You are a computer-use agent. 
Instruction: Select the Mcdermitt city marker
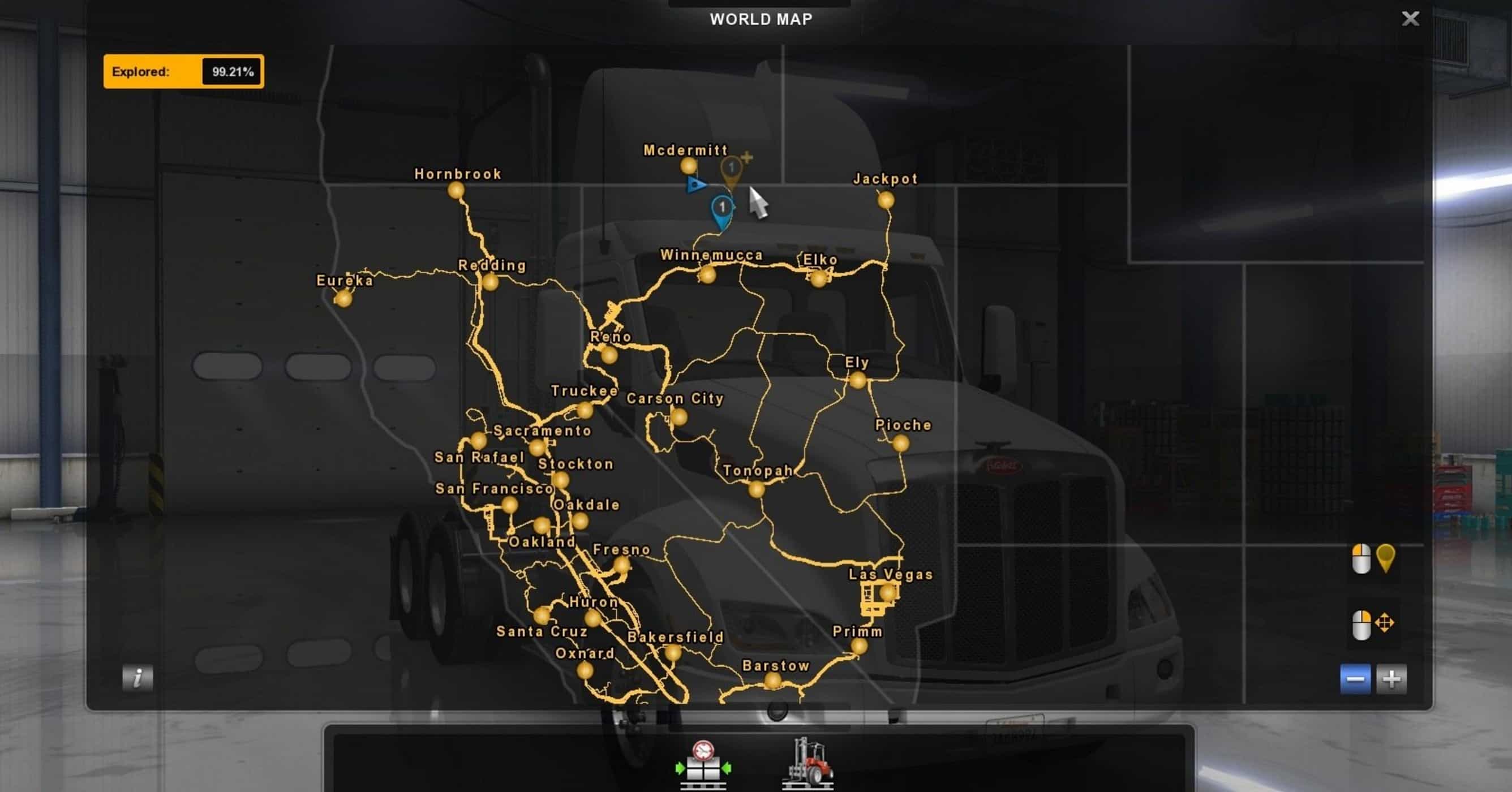click(689, 166)
